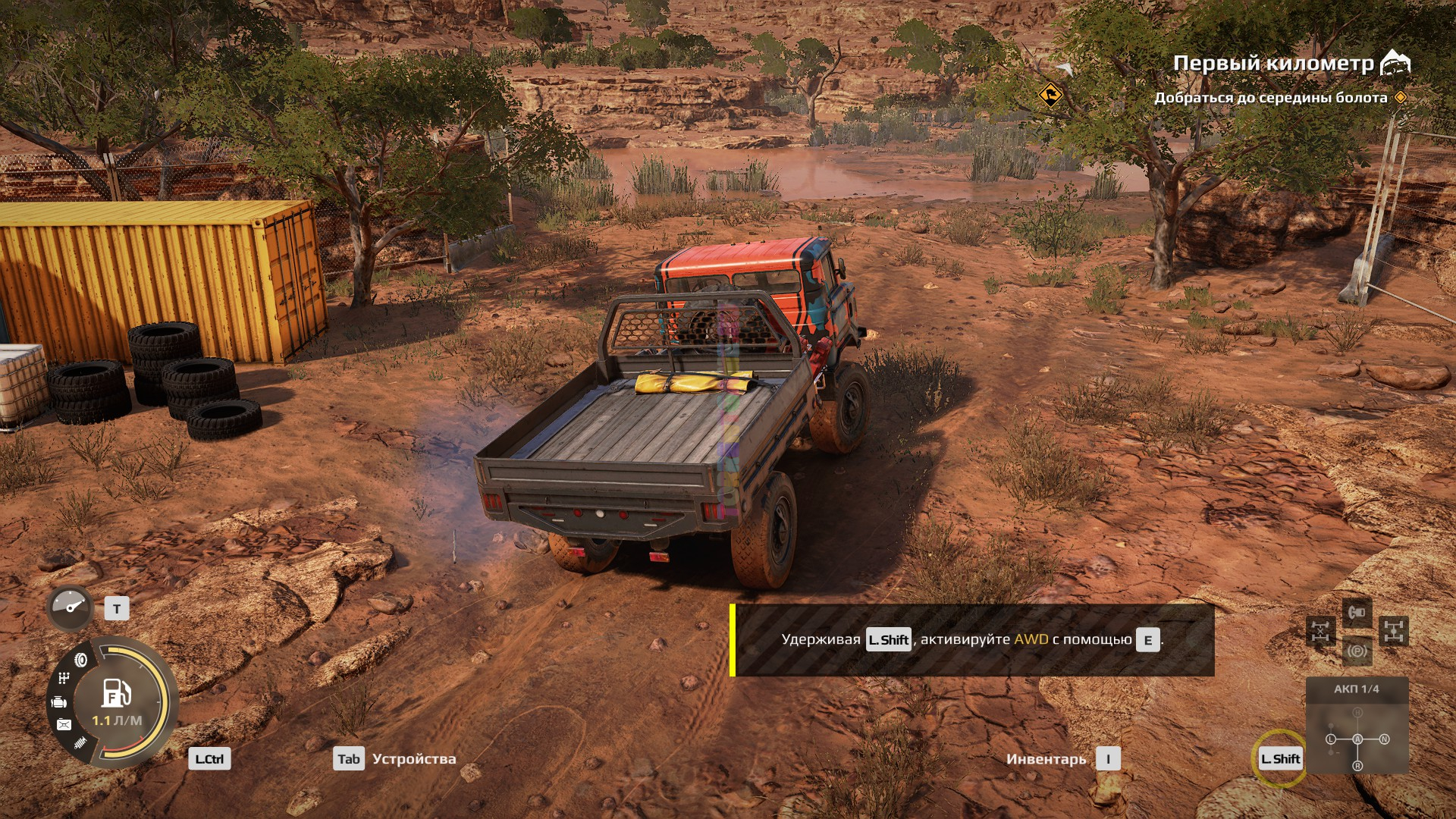1456x819 pixels.
Task: Check the gearbox damage status icon
Action: click(x=64, y=678)
